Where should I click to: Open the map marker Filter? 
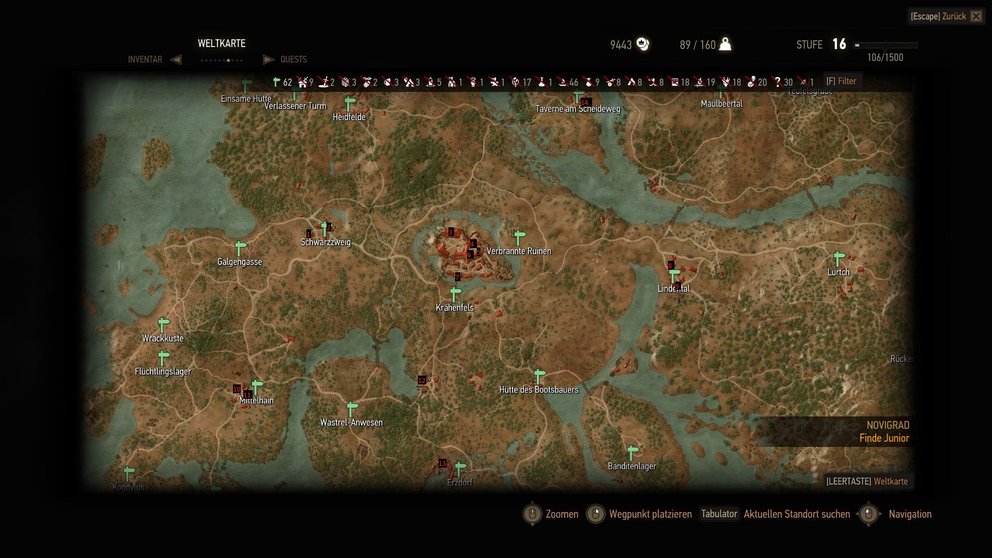click(x=841, y=81)
